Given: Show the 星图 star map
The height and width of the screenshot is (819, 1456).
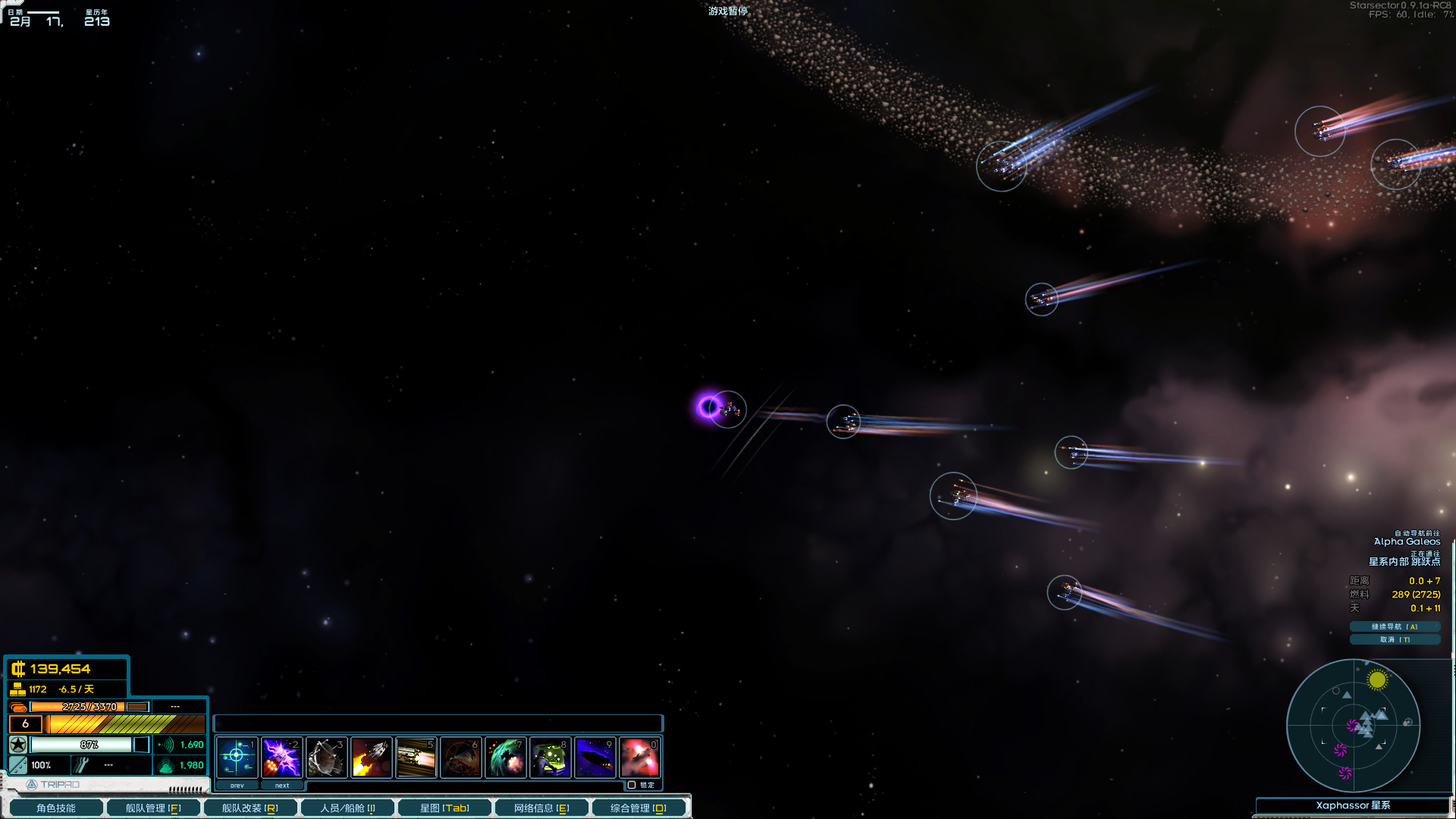Looking at the screenshot, I should point(444,808).
